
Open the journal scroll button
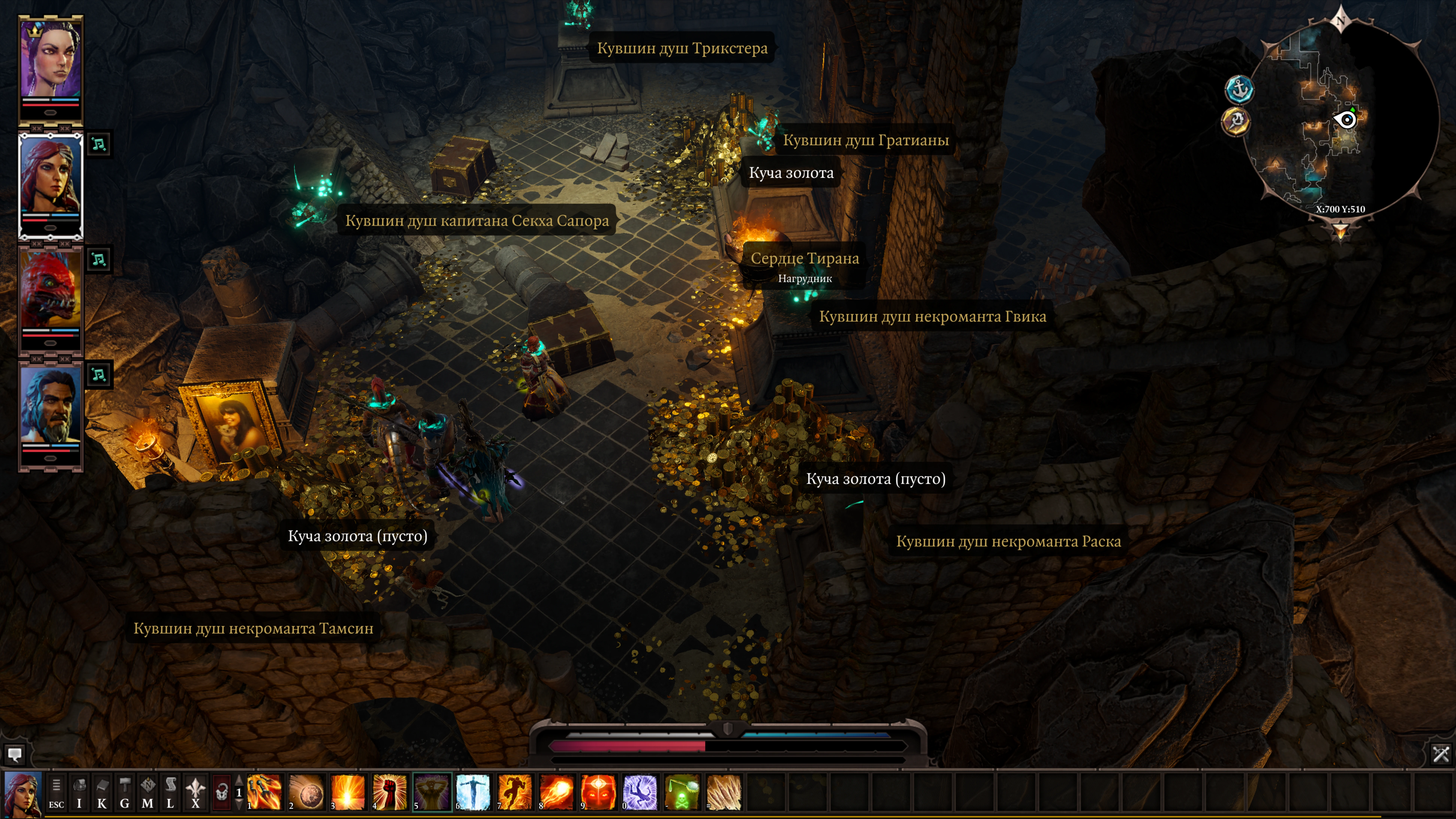[x=170, y=792]
